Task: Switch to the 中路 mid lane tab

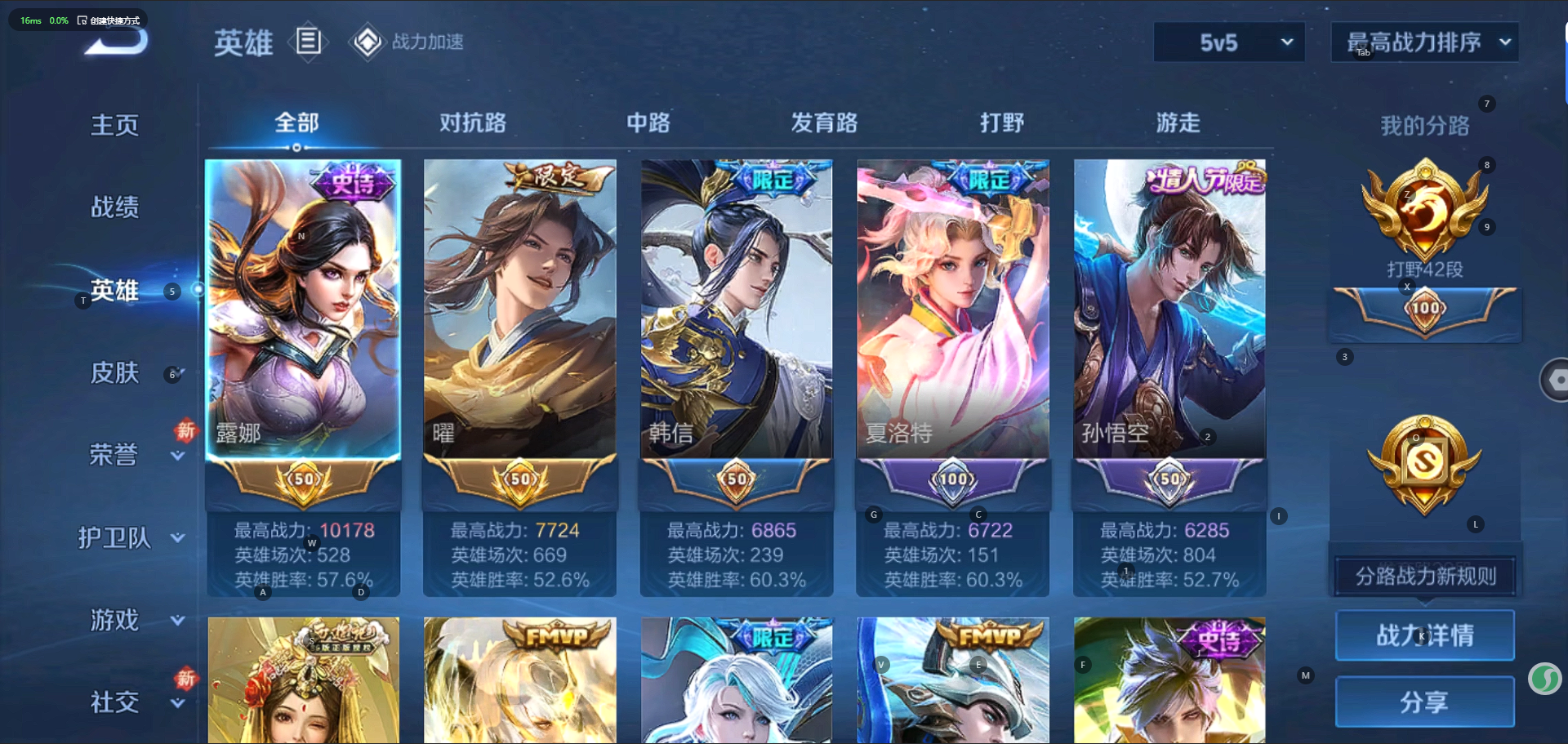Action: (648, 123)
